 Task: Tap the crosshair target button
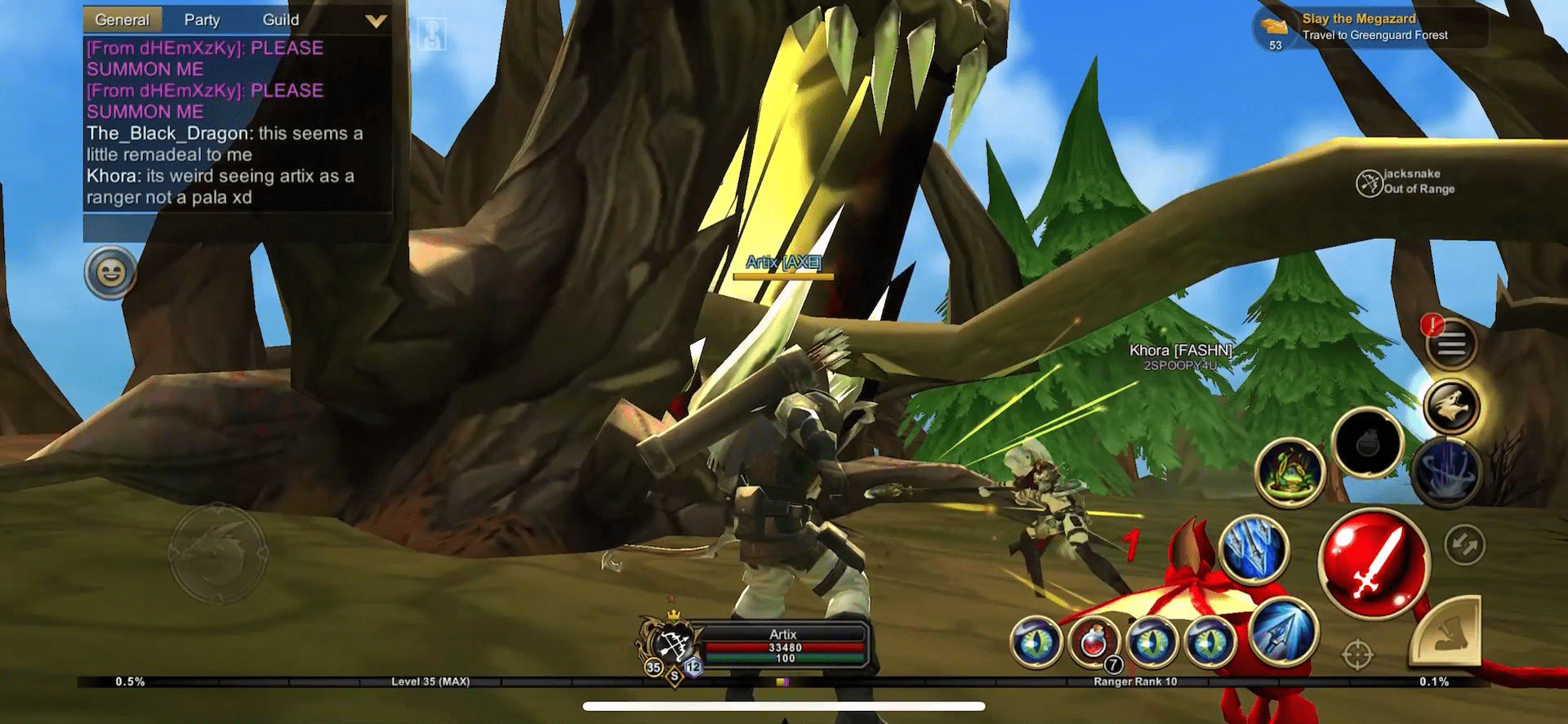click(x=1357, y=655)
